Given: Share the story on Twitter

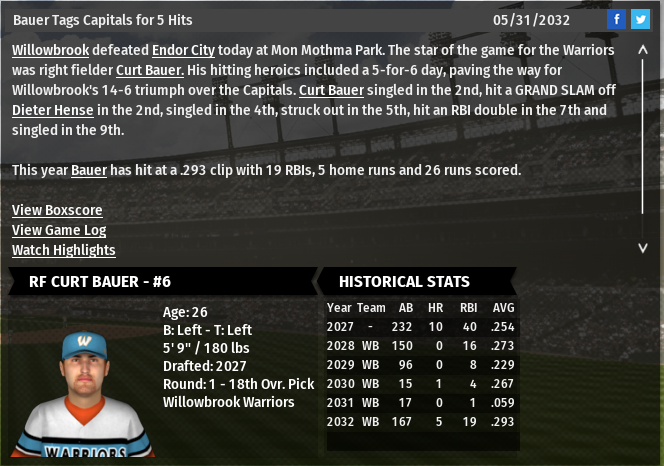Looking at the screenshot, I should pos(640,20).
